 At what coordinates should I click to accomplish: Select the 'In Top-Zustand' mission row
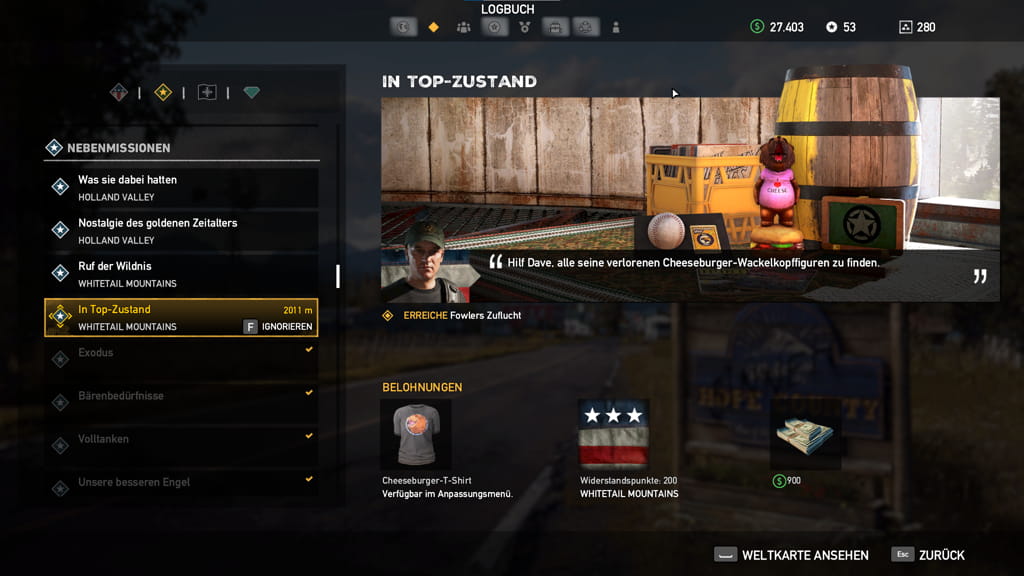pyautogui.click(x=160, y=316)
